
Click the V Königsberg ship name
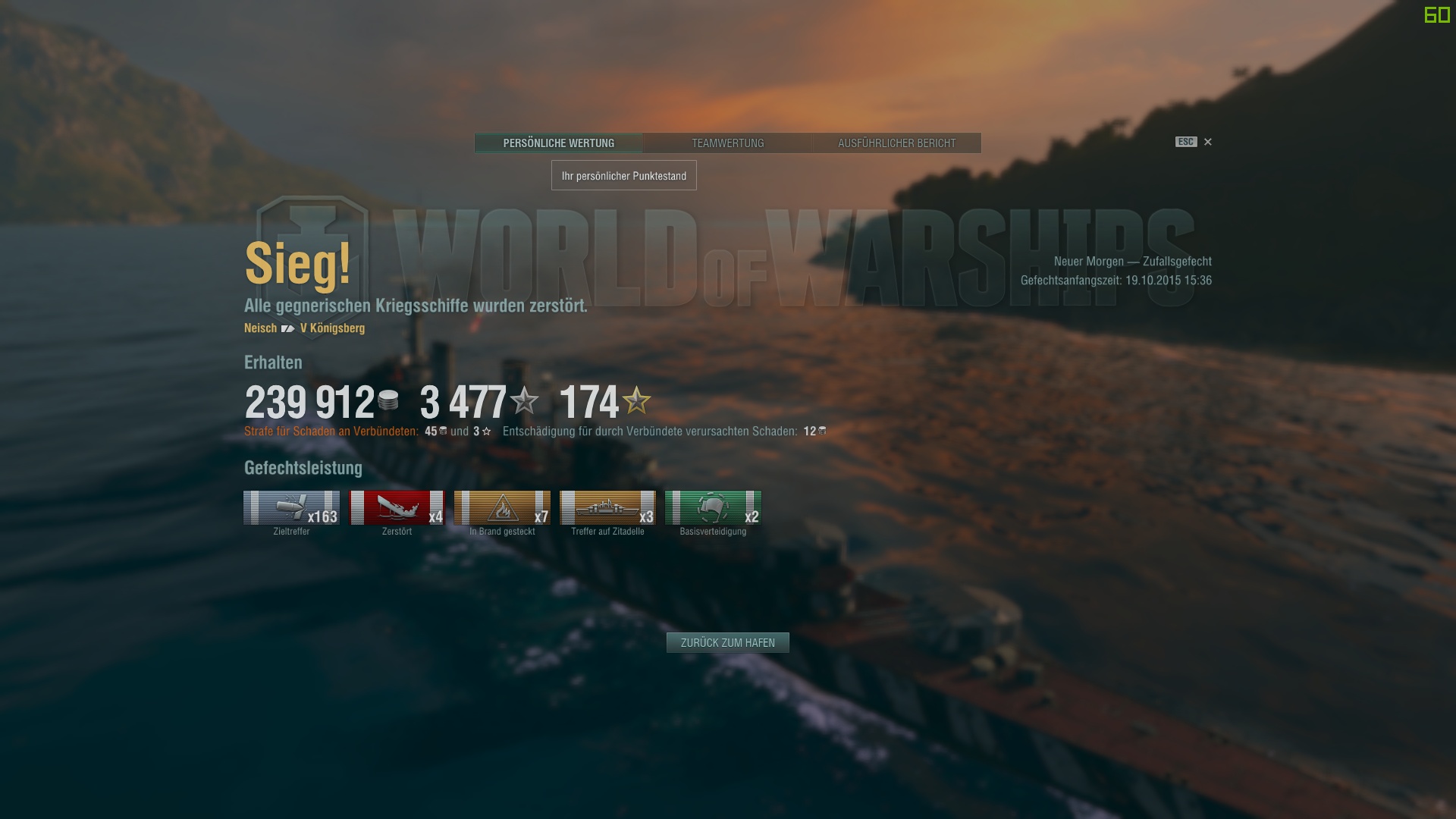[x=331, y=328]
